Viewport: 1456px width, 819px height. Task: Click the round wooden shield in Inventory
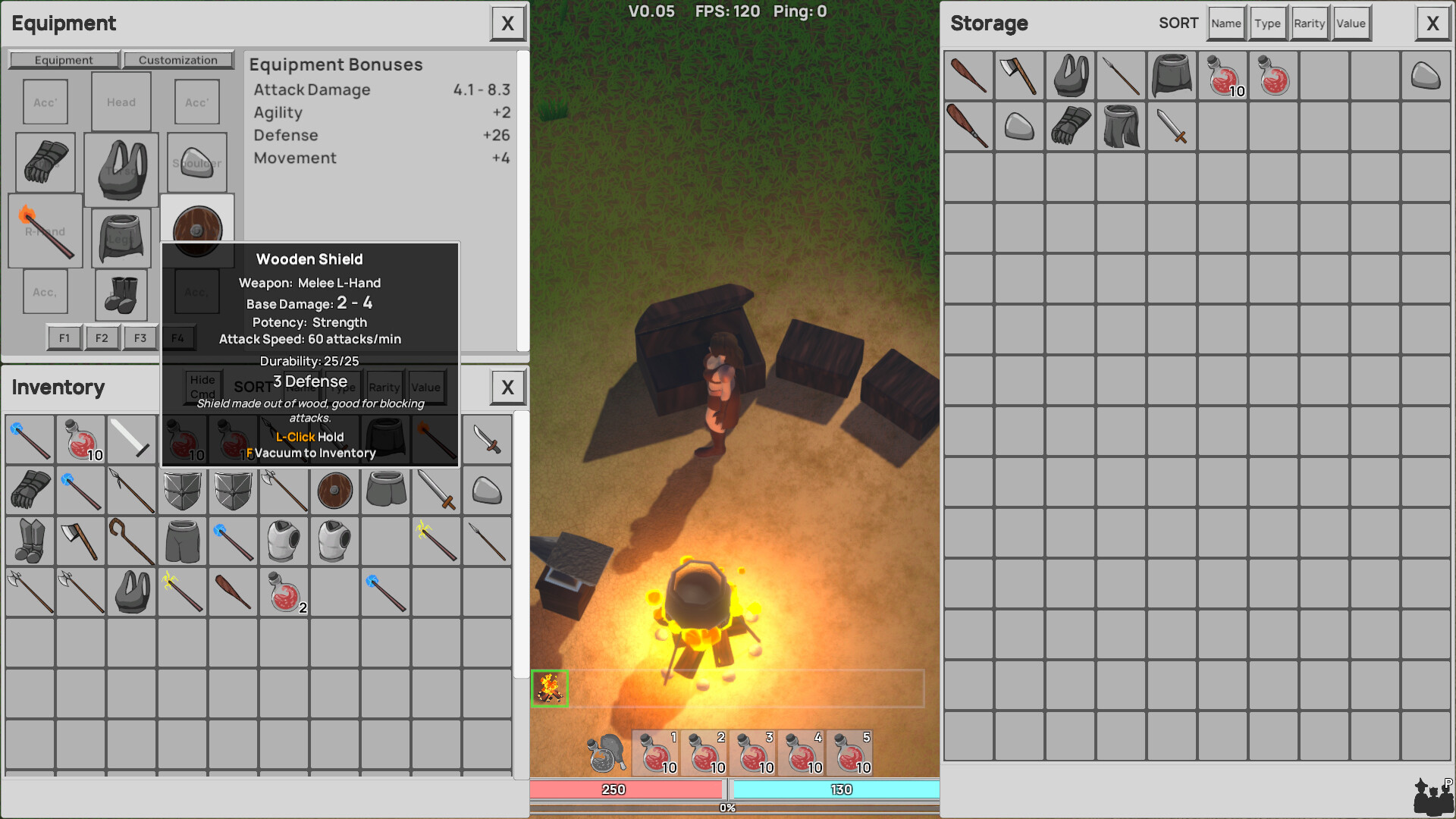(x=334, y=491)
